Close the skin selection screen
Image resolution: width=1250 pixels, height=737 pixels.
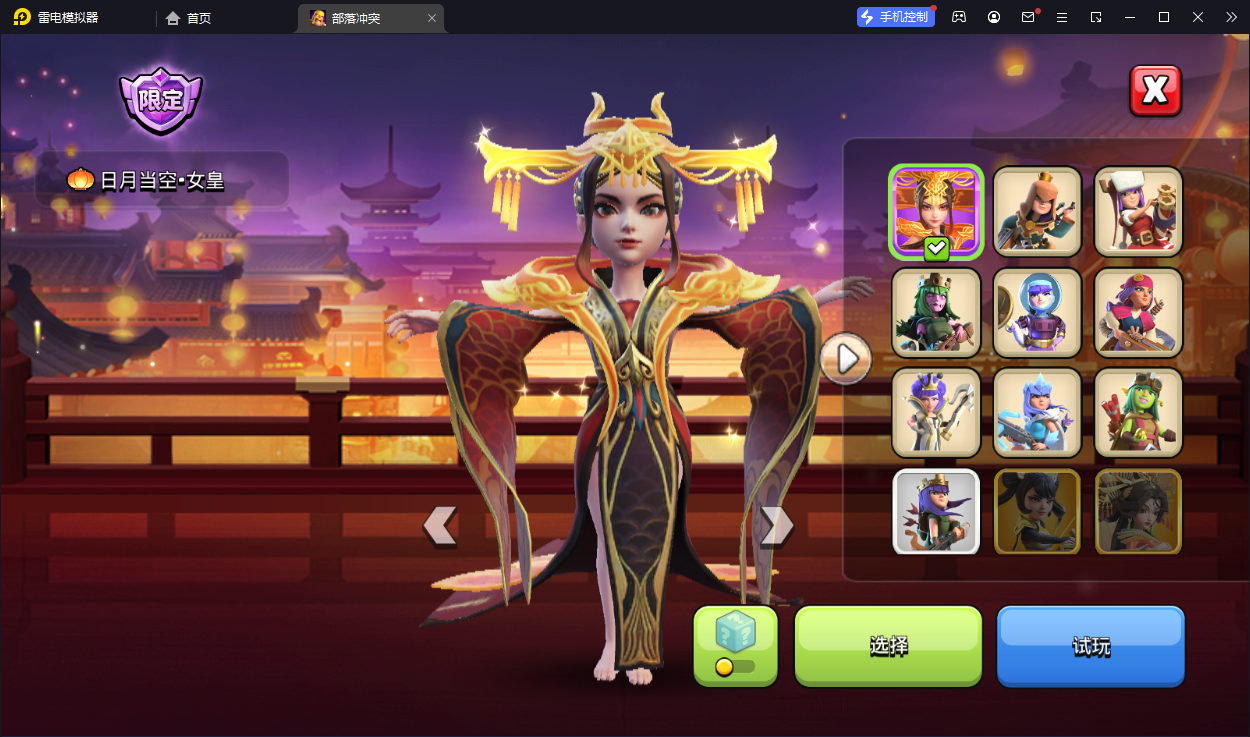[x=1155, y=91]
